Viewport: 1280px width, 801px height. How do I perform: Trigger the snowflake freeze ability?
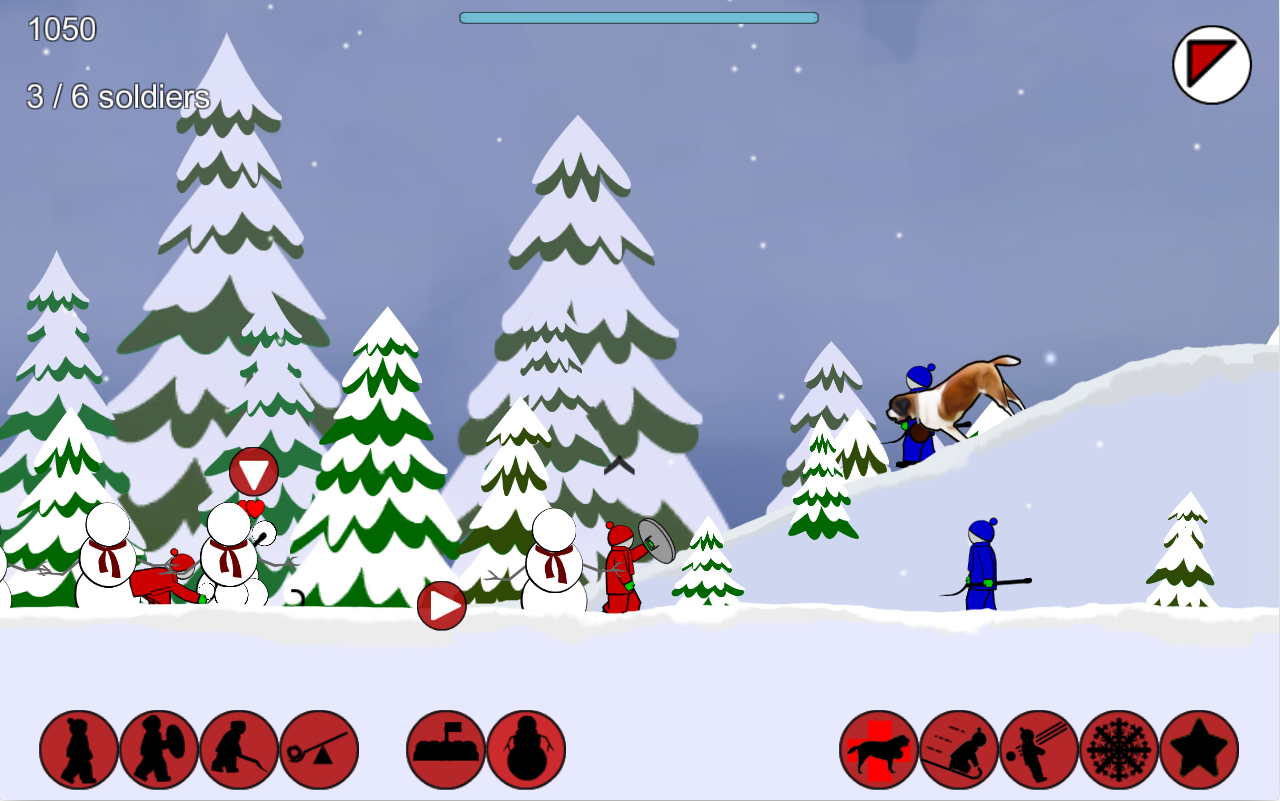click(x=1117, y=749)
